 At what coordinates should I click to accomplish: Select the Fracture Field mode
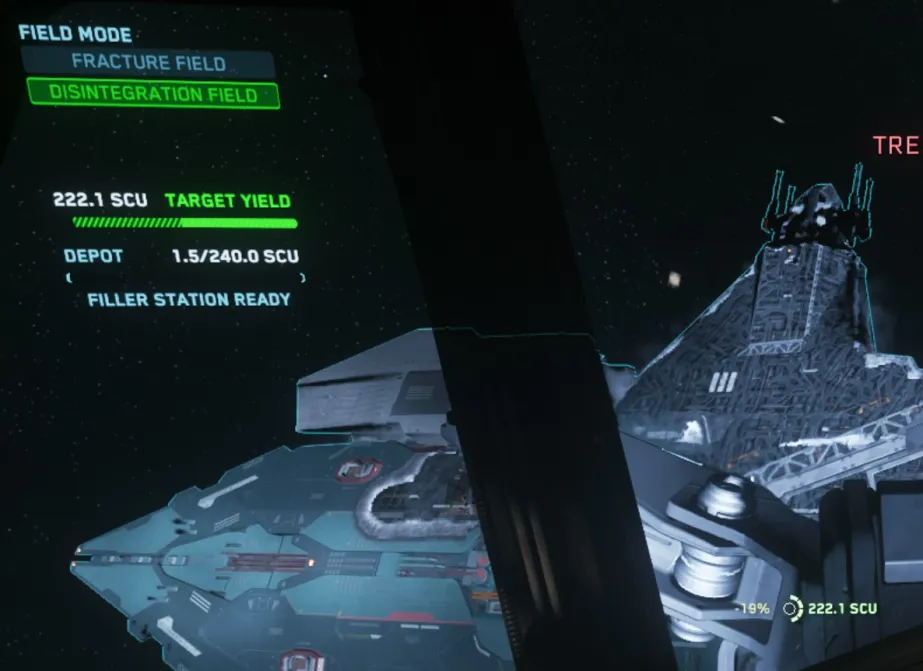point(149,63)
